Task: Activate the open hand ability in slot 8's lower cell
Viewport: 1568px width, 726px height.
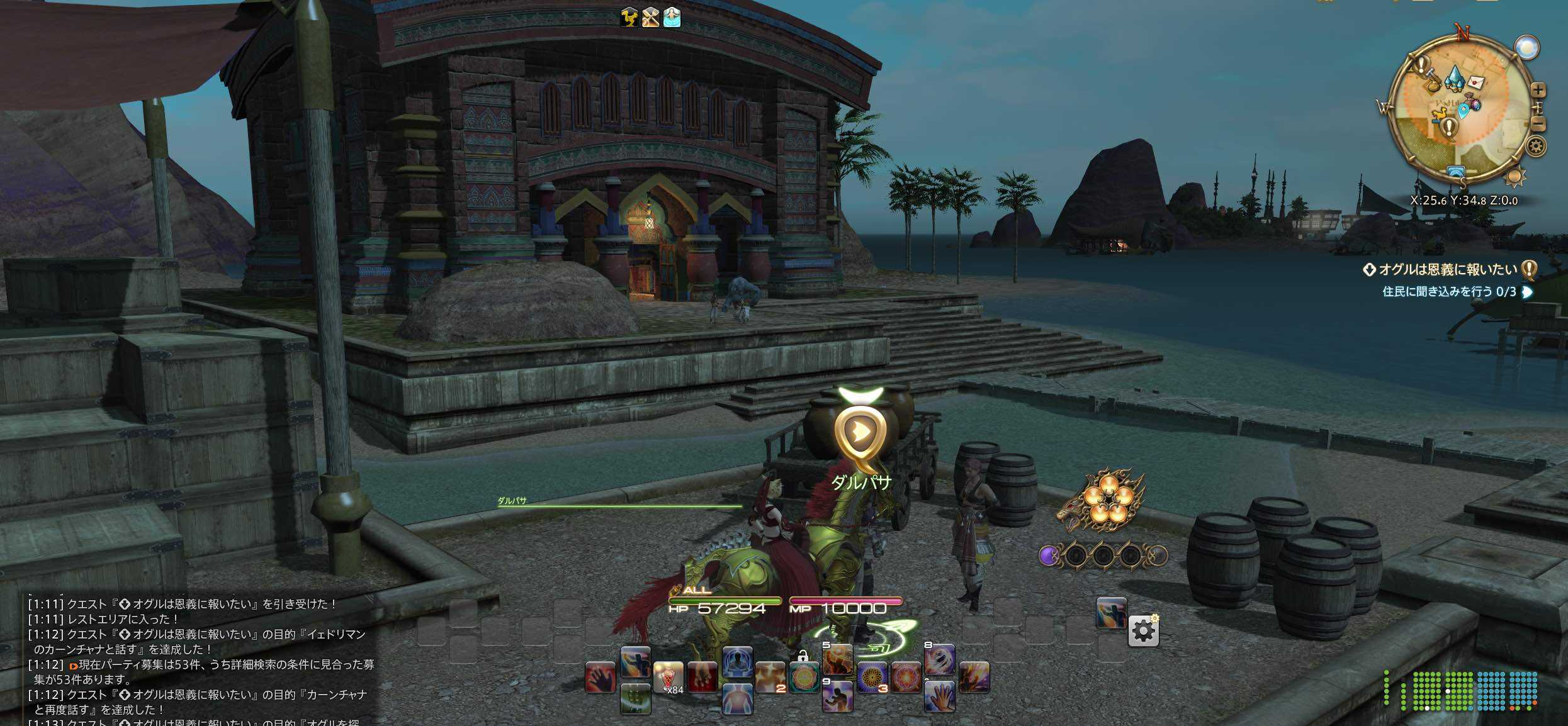Action: tap(939, 696)
